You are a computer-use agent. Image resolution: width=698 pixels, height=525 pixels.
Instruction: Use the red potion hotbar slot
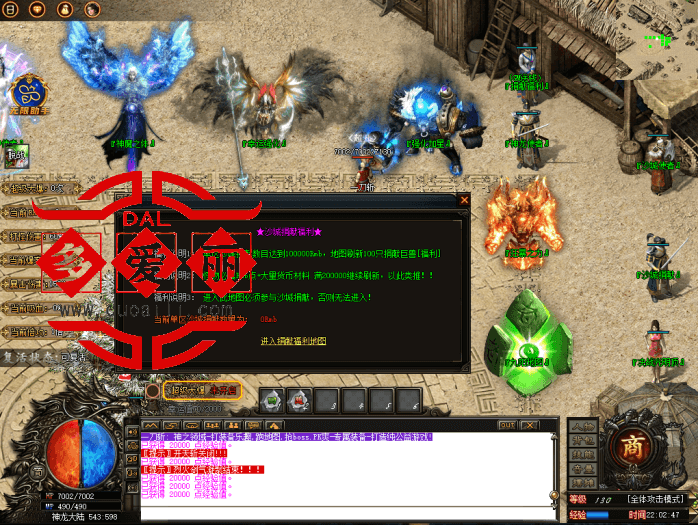coord(297,401)
